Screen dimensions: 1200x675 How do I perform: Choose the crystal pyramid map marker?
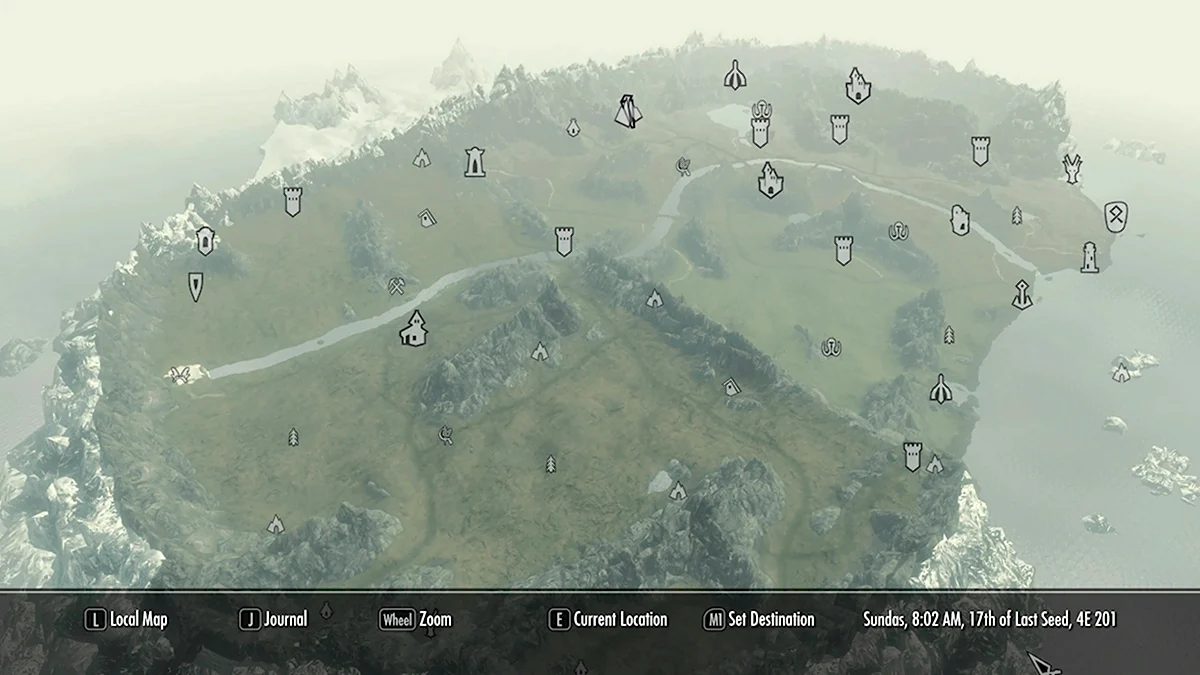coord(628,110)
